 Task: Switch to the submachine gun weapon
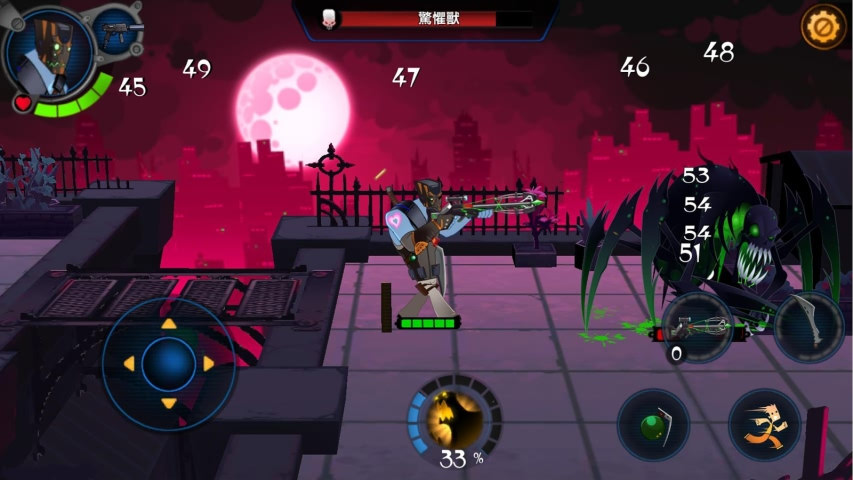click(x=118, y=34)
